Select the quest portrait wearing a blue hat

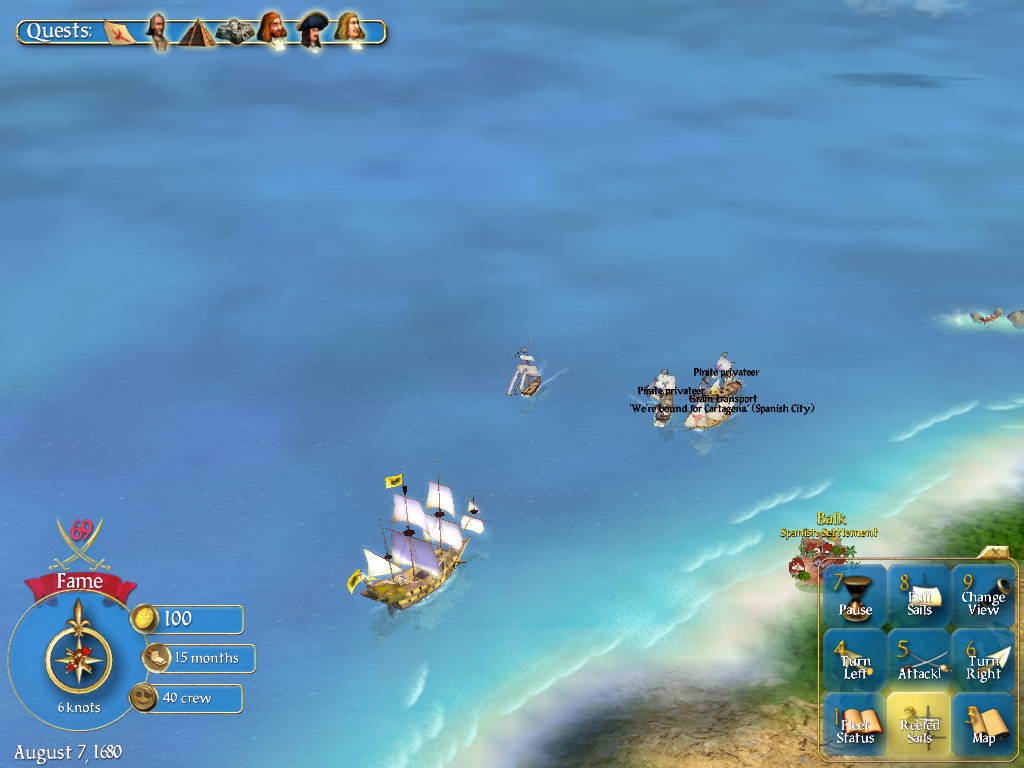pos(312,30)
